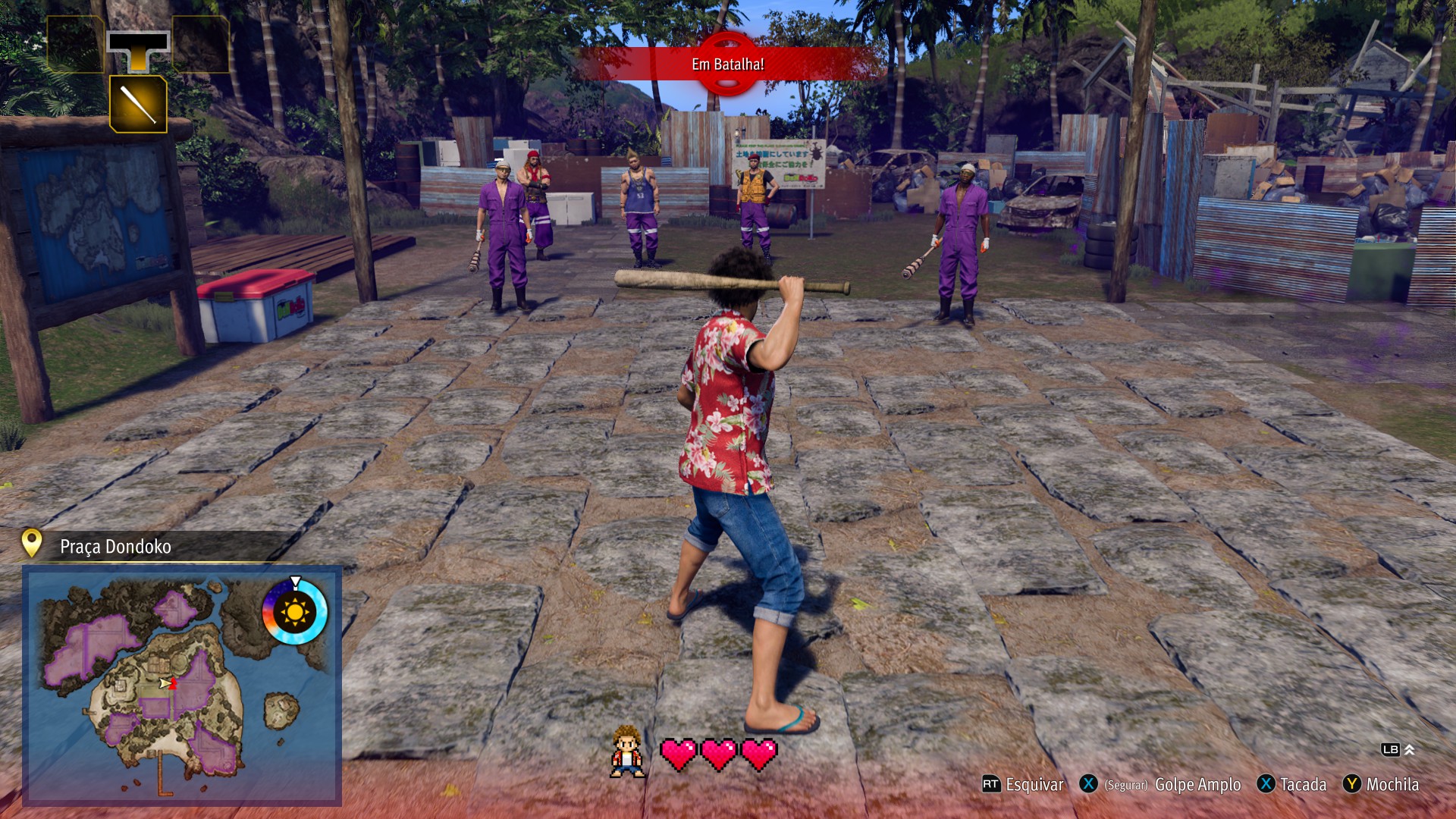
Task: Select the baseball bat weapon slot
Action: click(x=138, y=104)
